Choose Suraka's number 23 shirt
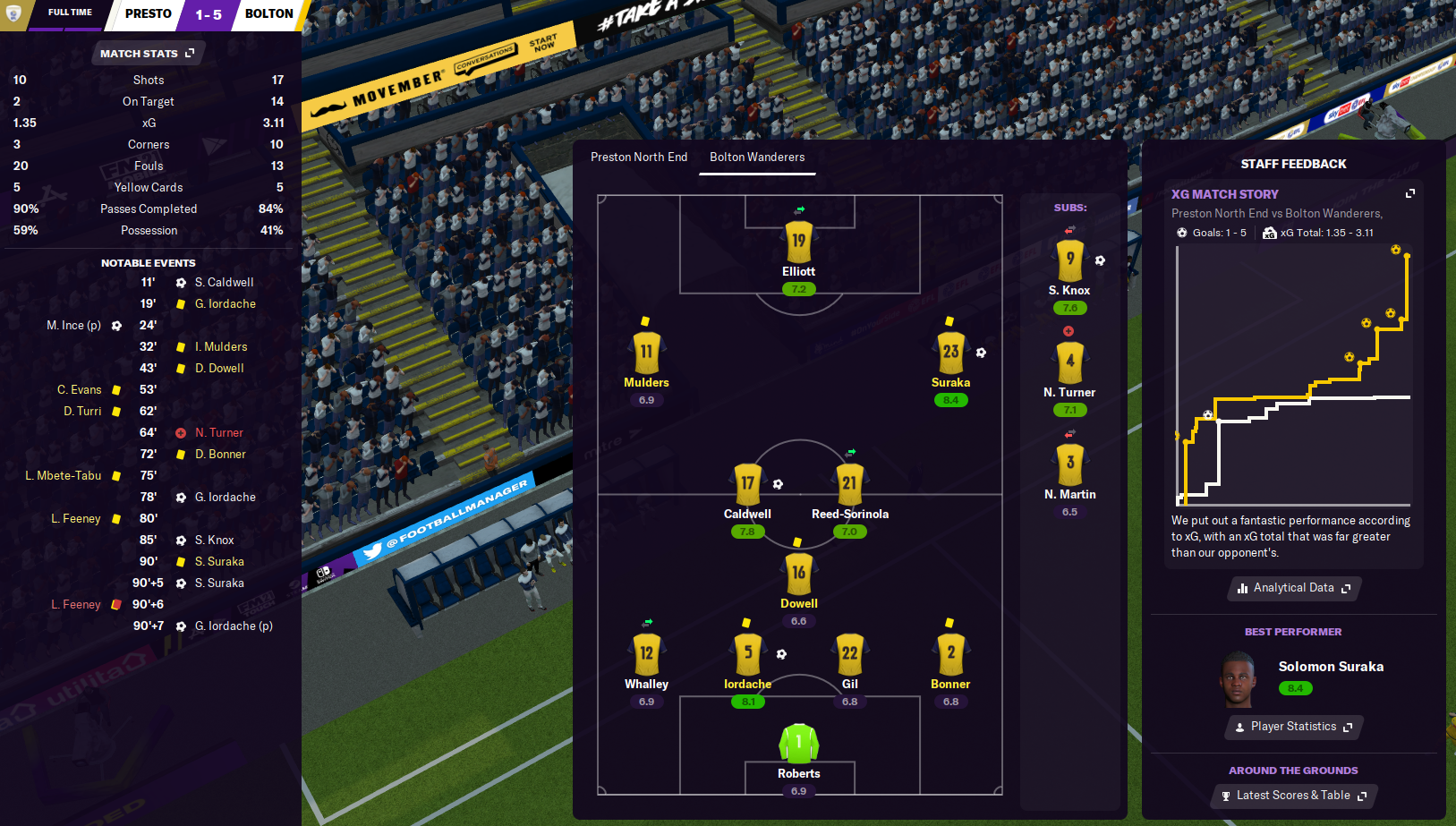This screenshot has height=826, width=1456. click(x=950, y=353)
